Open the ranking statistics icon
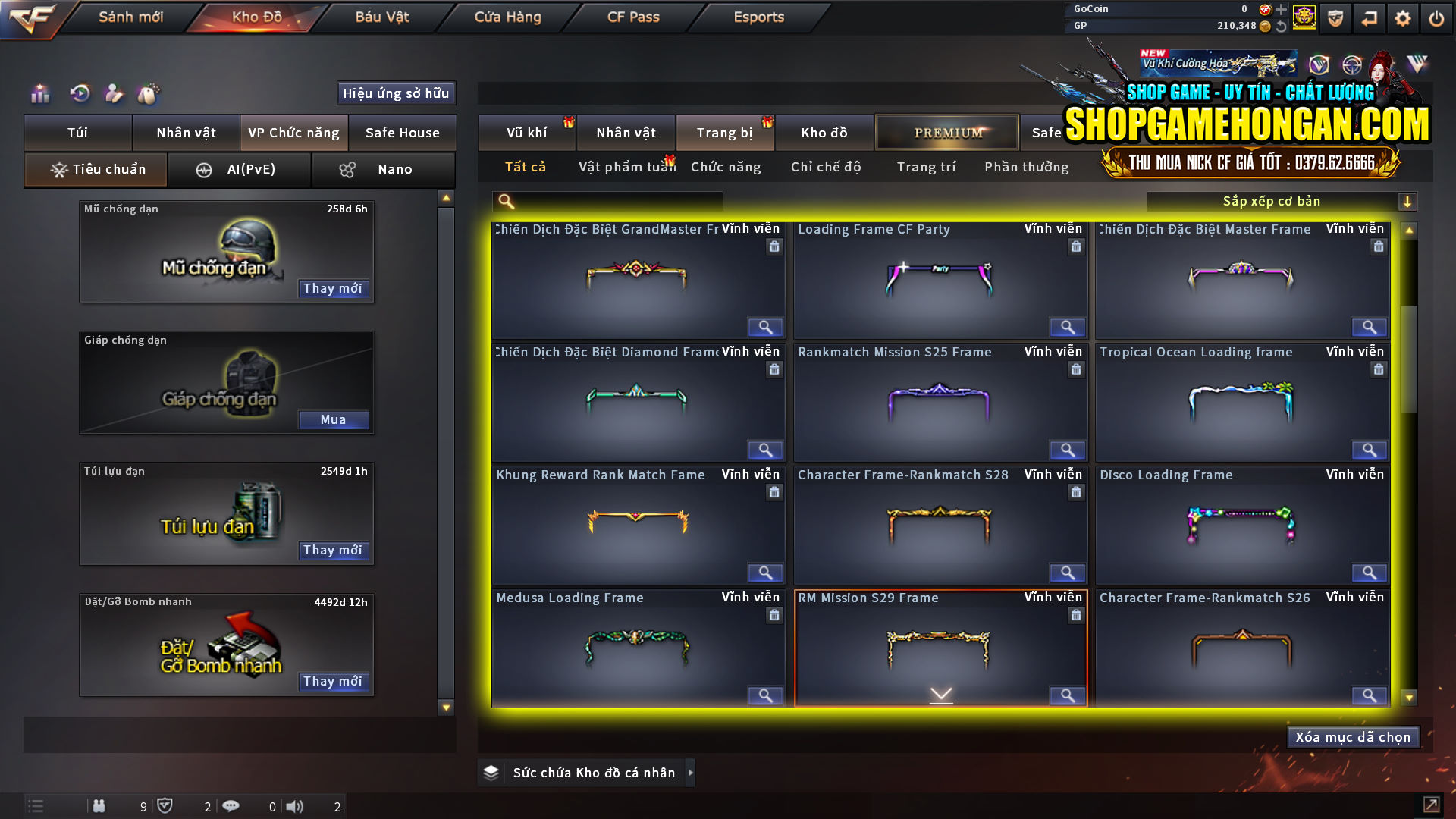The height and width of the screenshot is (819, 1456). click(x=39, y=93)
